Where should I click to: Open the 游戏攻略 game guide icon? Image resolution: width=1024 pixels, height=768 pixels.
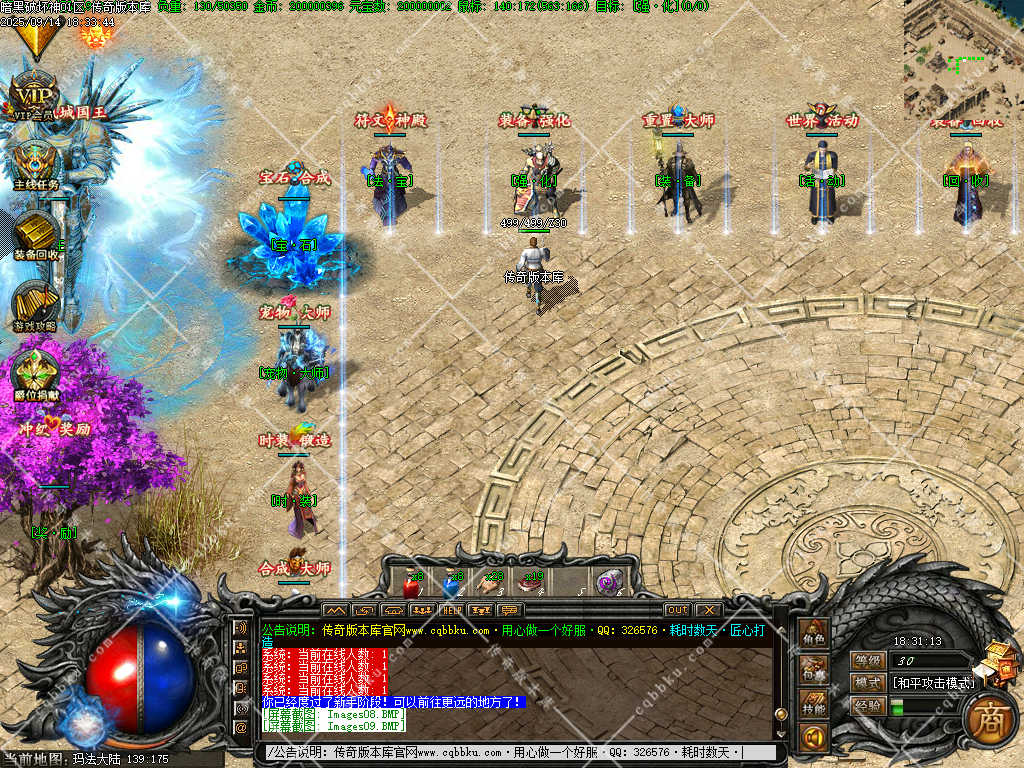click(35, 304)
